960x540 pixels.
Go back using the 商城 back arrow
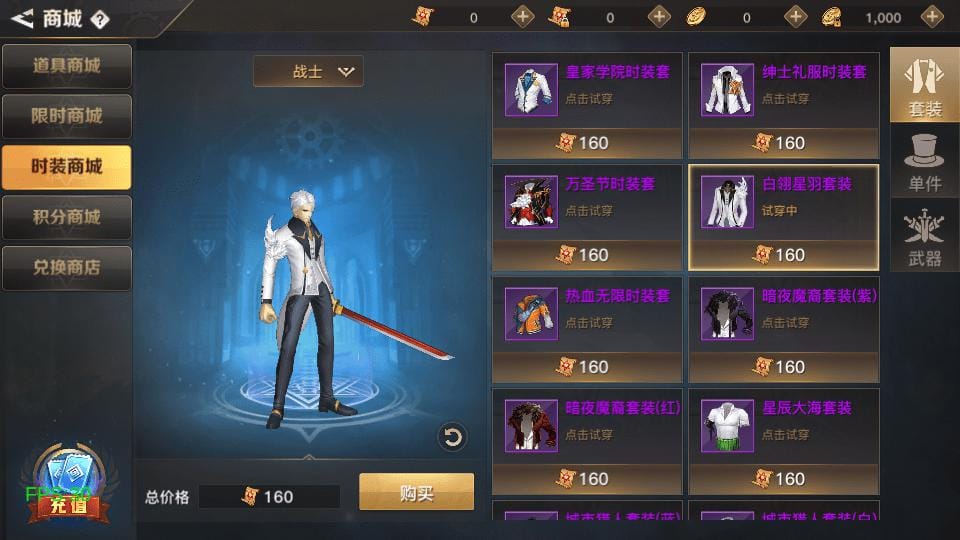coord(21,17)
